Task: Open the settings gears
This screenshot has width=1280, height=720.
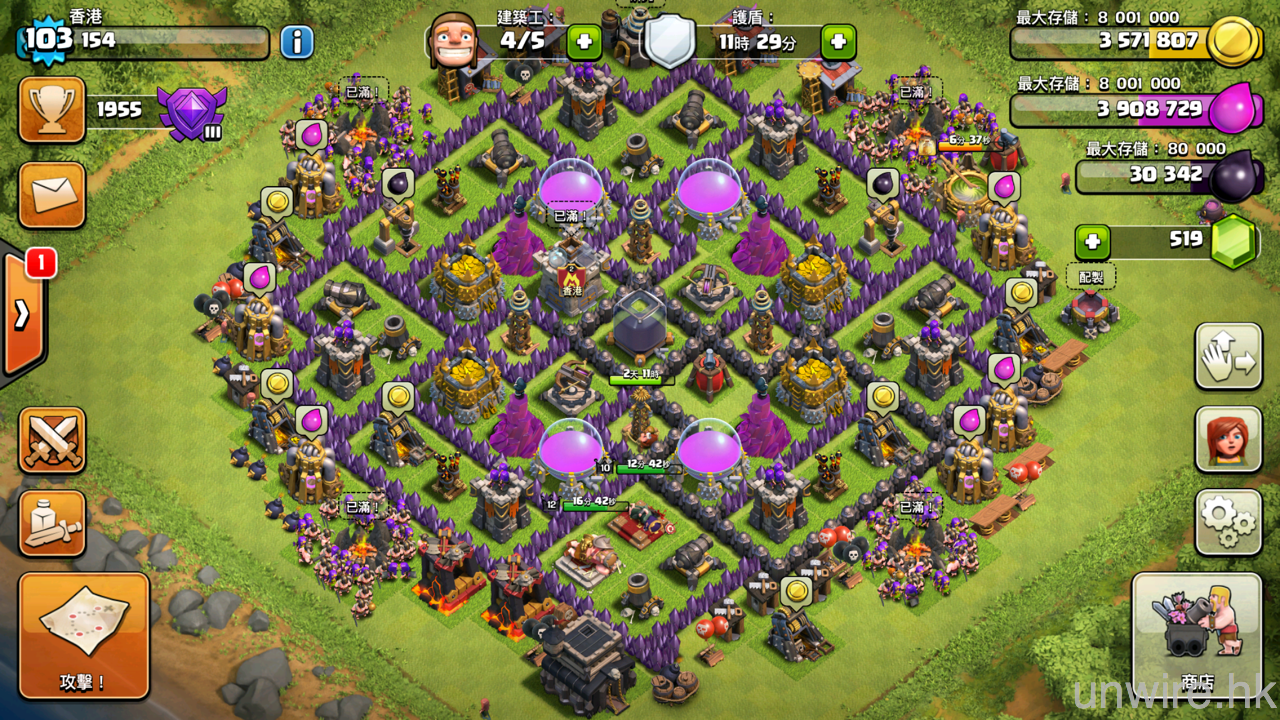Action: pos(1228,522)
